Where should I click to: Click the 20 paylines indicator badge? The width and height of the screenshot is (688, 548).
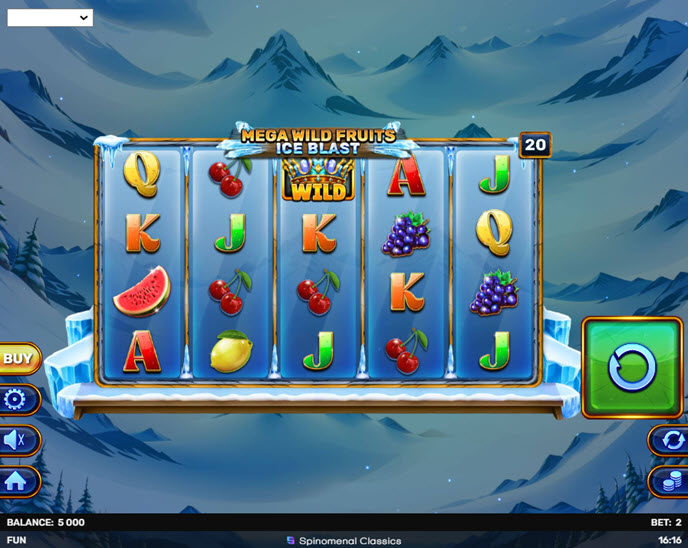coord(535,145)
